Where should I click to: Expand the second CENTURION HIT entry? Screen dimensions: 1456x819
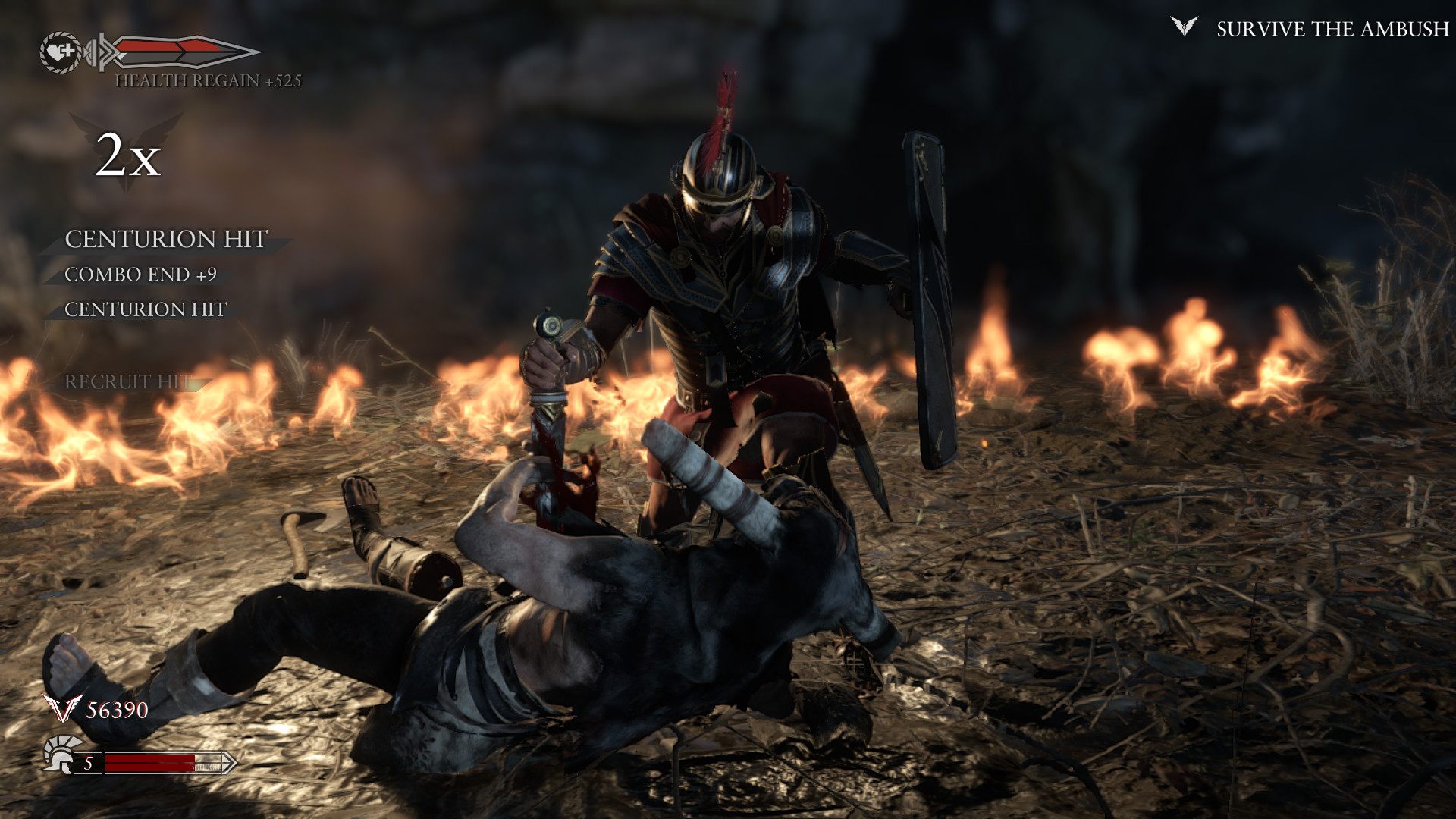146,311
